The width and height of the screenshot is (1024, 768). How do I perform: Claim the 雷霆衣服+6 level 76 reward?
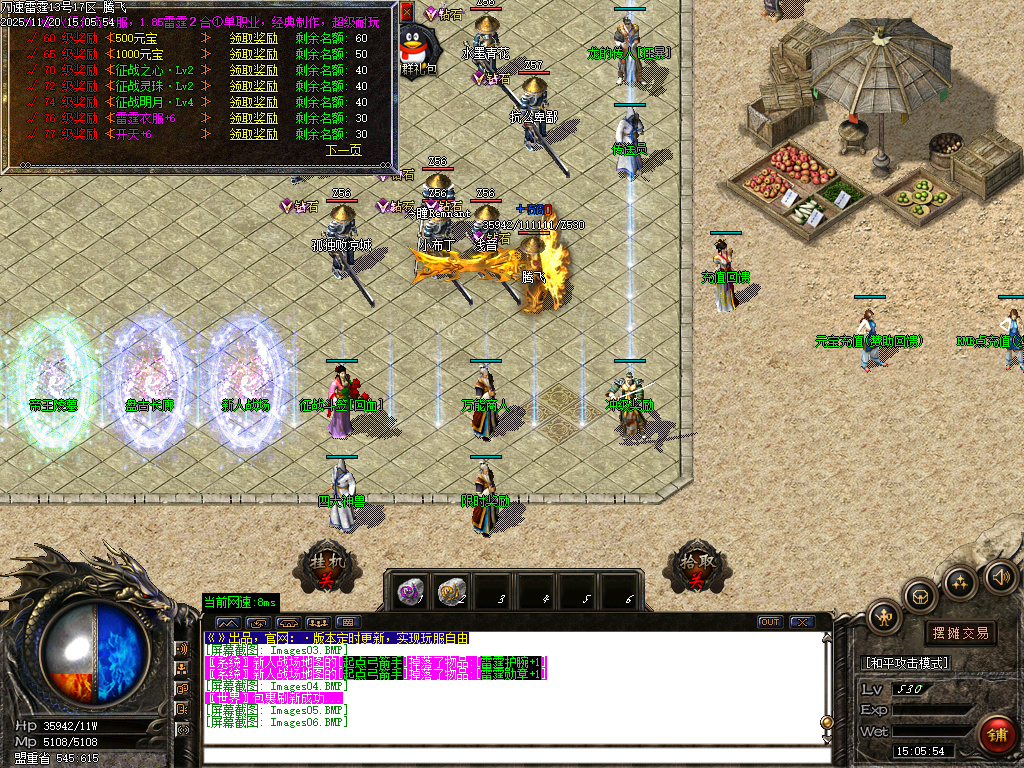click(254, 118)
